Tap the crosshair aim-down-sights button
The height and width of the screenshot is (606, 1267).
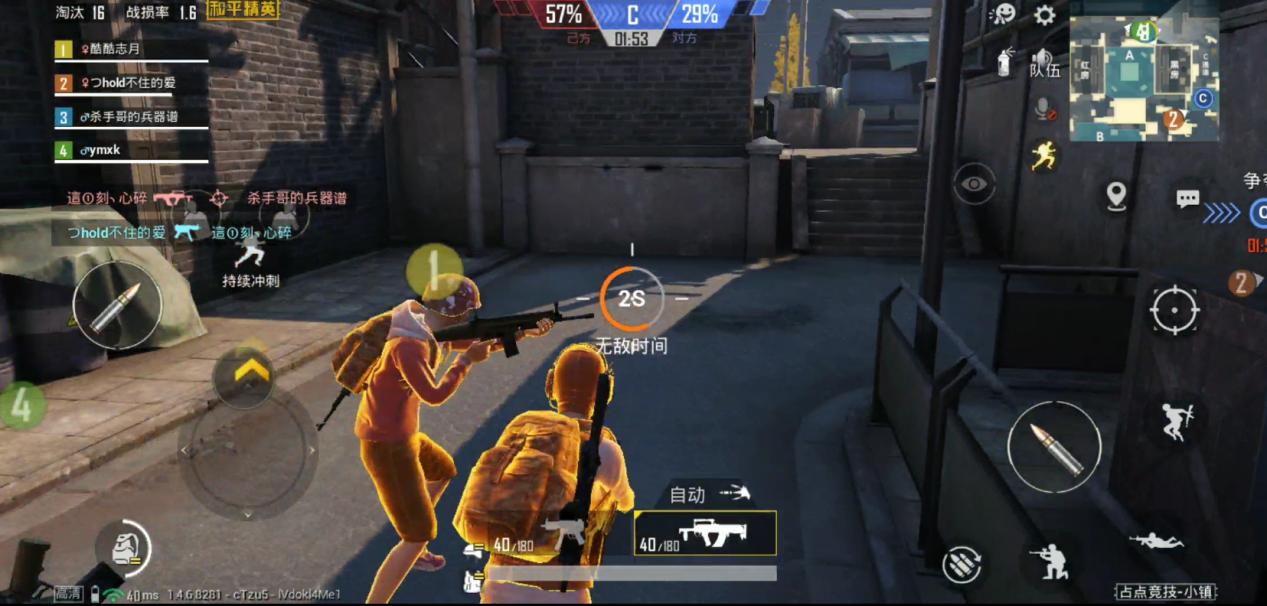point(1174,310)
